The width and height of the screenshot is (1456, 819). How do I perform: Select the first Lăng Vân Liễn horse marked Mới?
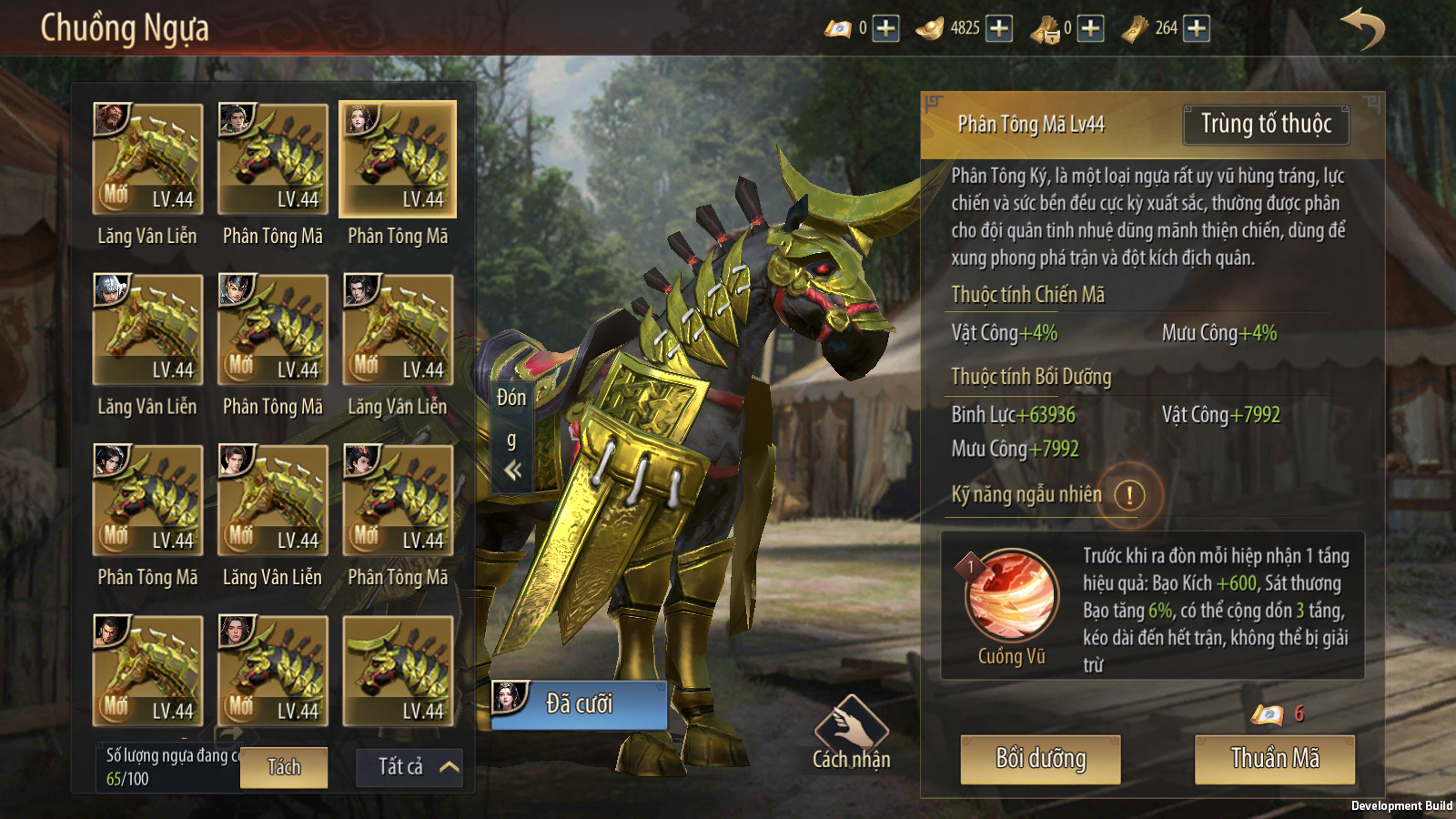147,159
